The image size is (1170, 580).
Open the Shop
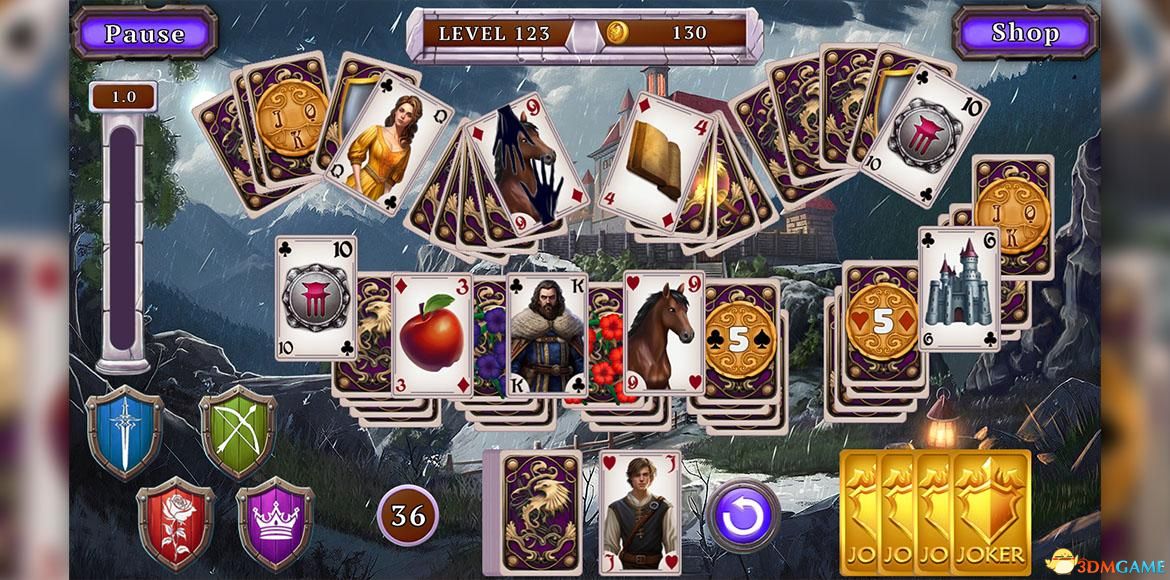[x=1024, y=33]
